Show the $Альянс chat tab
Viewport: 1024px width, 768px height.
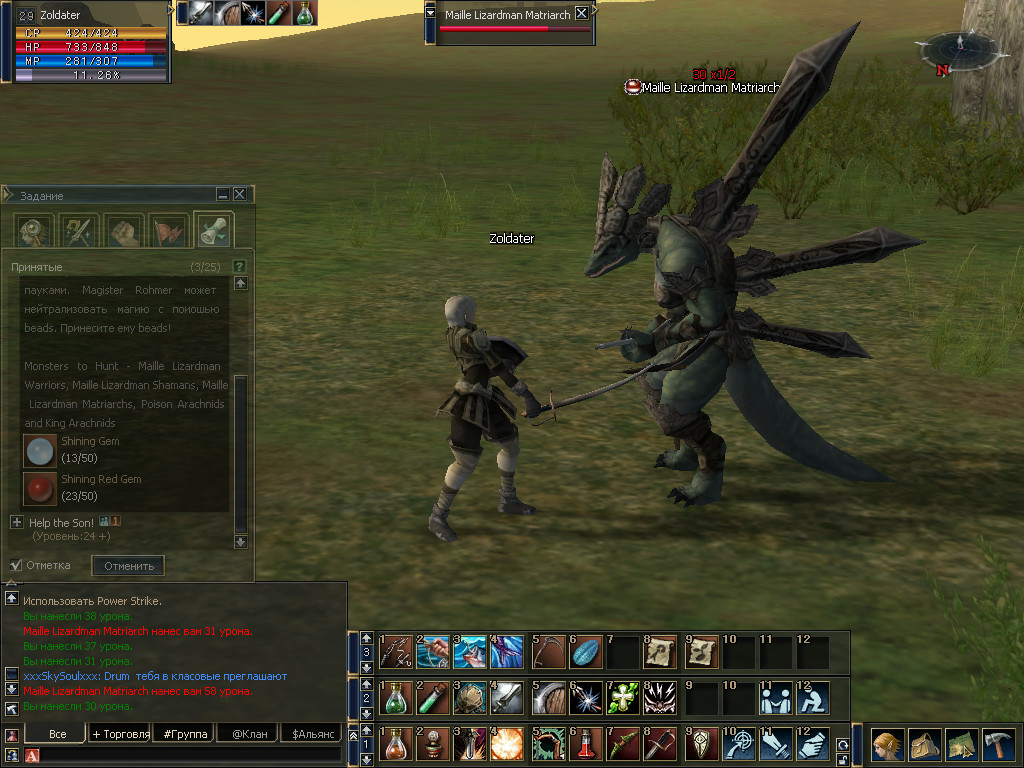pyautogui.click(x=310, y=734)
